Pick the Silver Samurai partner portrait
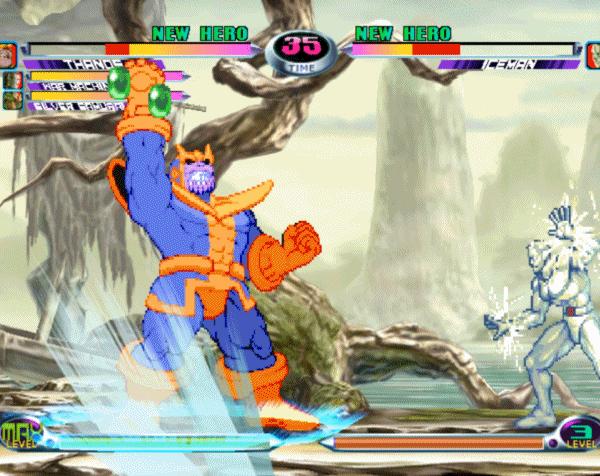Image resolution: width=600 pixels, height=476 pixels. click(x=12, y=100)
